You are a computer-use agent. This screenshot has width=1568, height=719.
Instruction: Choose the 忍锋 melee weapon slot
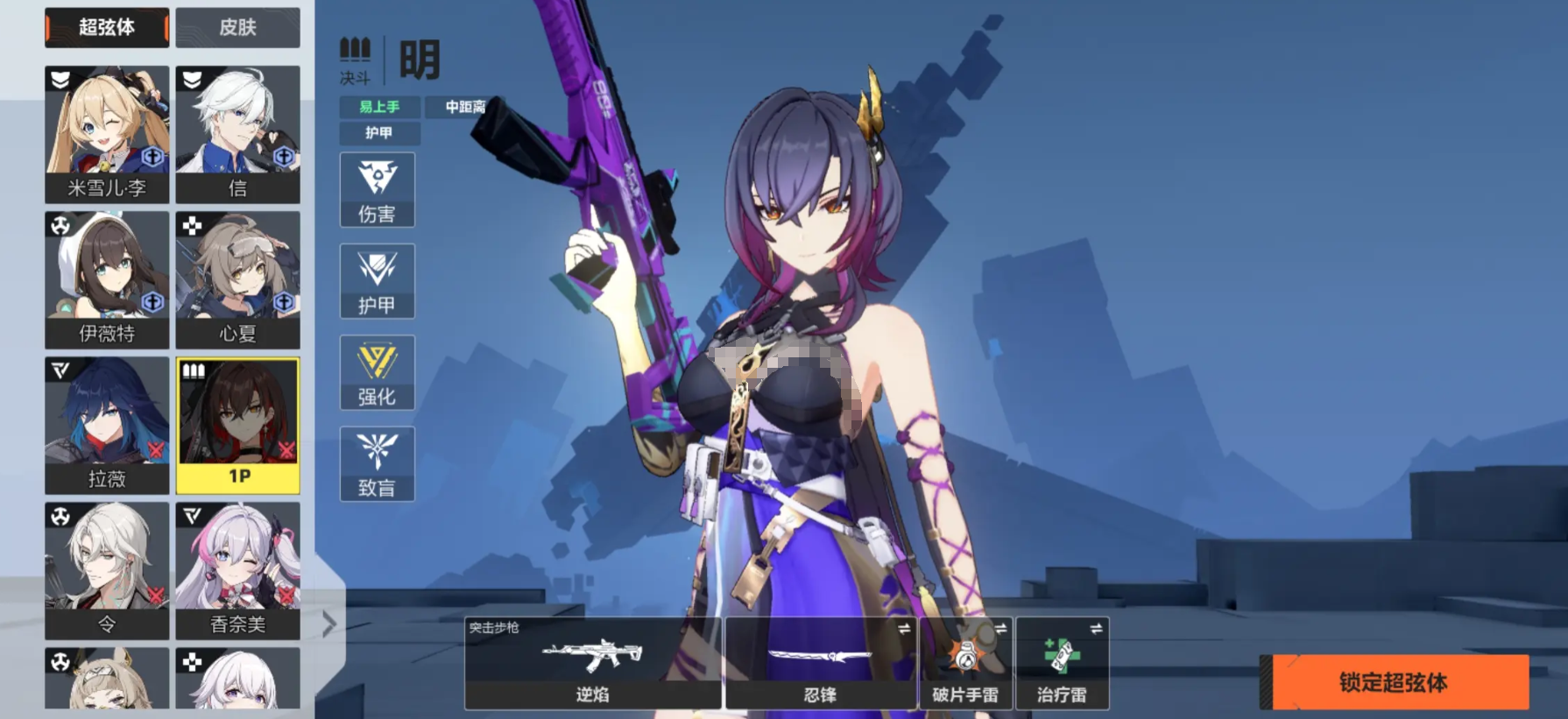(x=820, y=663)
